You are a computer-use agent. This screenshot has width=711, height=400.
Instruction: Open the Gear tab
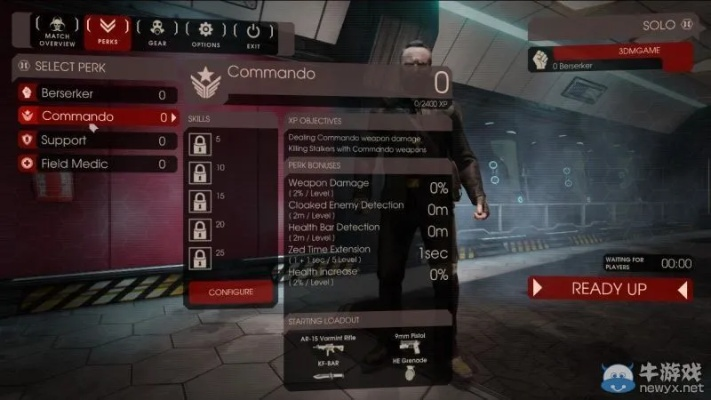(x=157, y=32)
